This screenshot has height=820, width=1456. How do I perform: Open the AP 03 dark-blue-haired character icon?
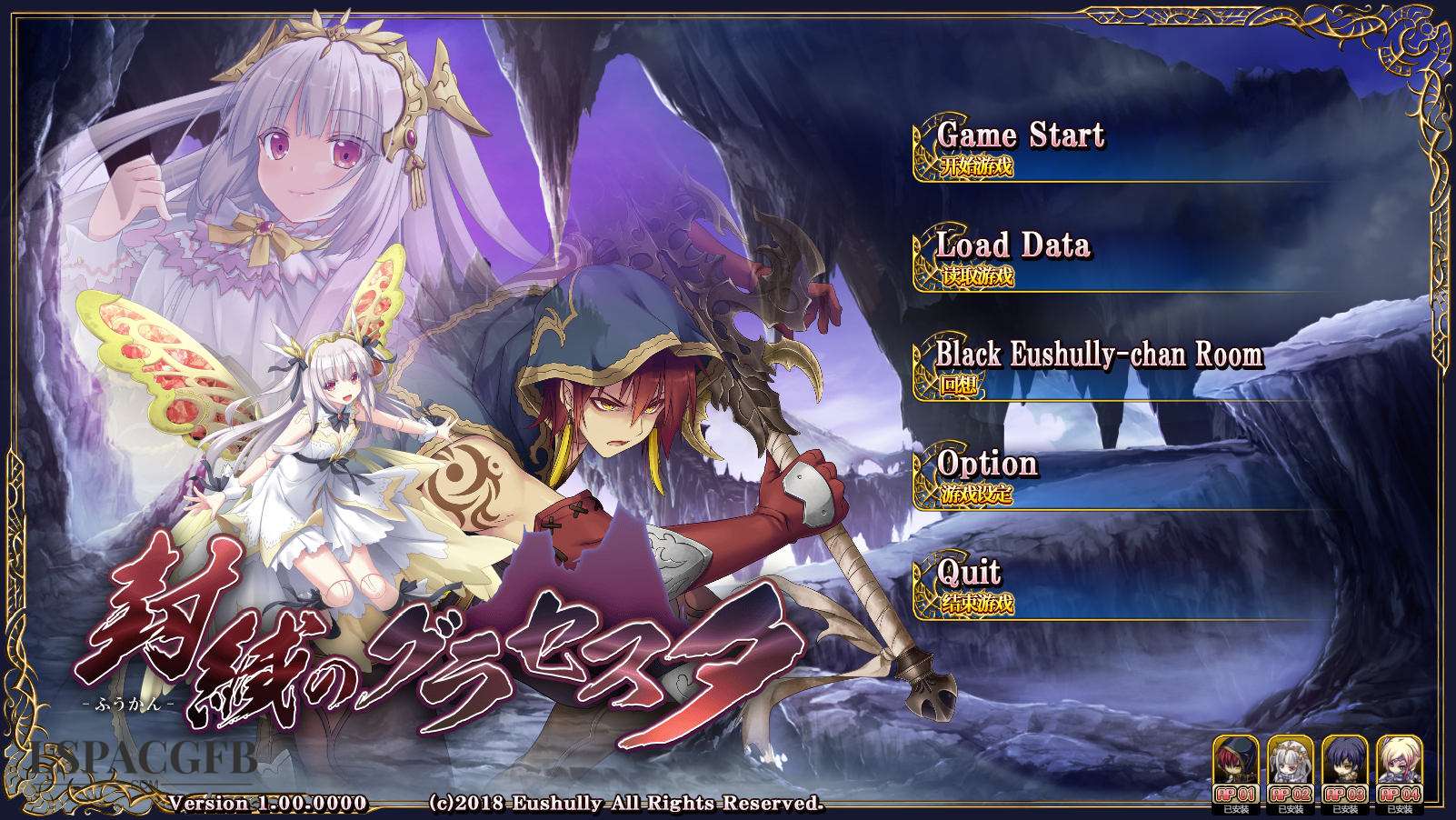1345,771
